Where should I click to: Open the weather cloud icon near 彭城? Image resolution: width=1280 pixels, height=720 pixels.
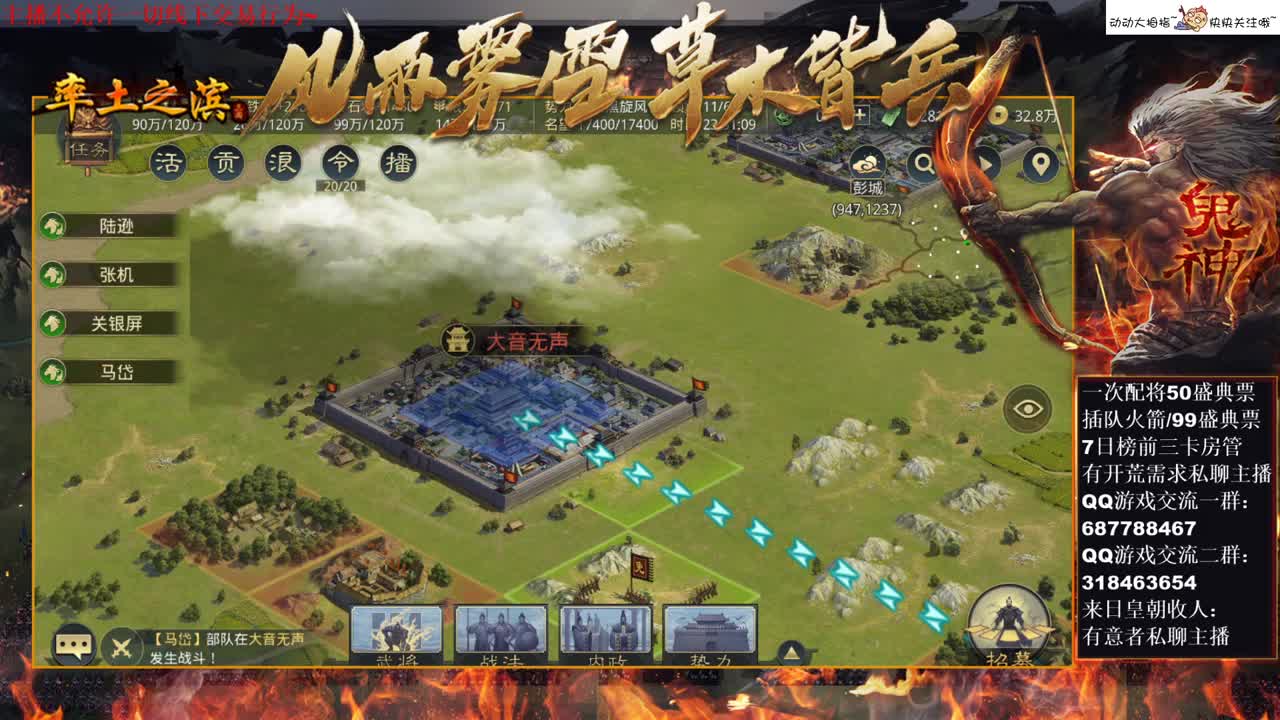click(x=866, y=160)
